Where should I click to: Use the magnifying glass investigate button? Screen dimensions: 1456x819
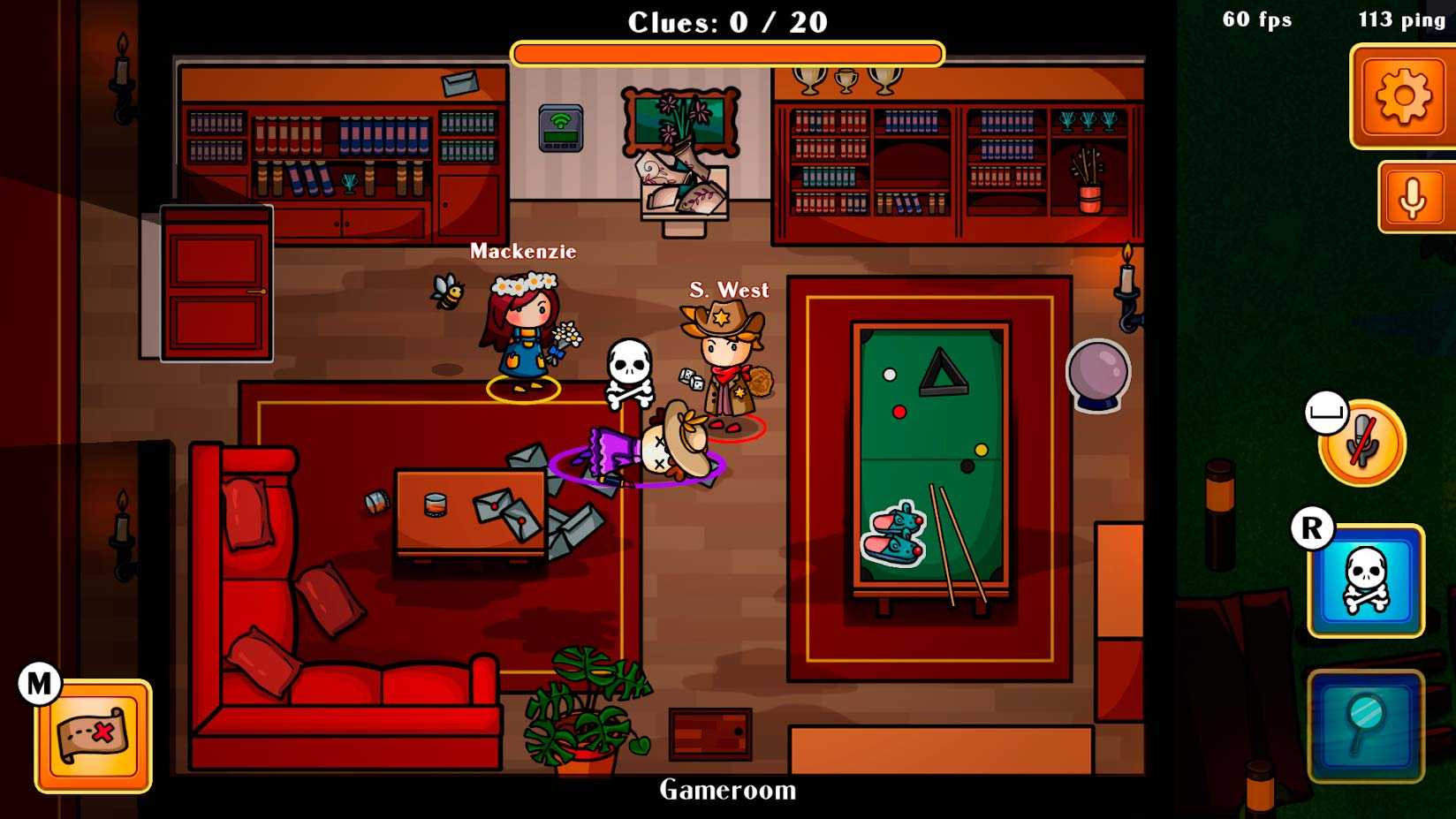click(x=1365, y=724)
